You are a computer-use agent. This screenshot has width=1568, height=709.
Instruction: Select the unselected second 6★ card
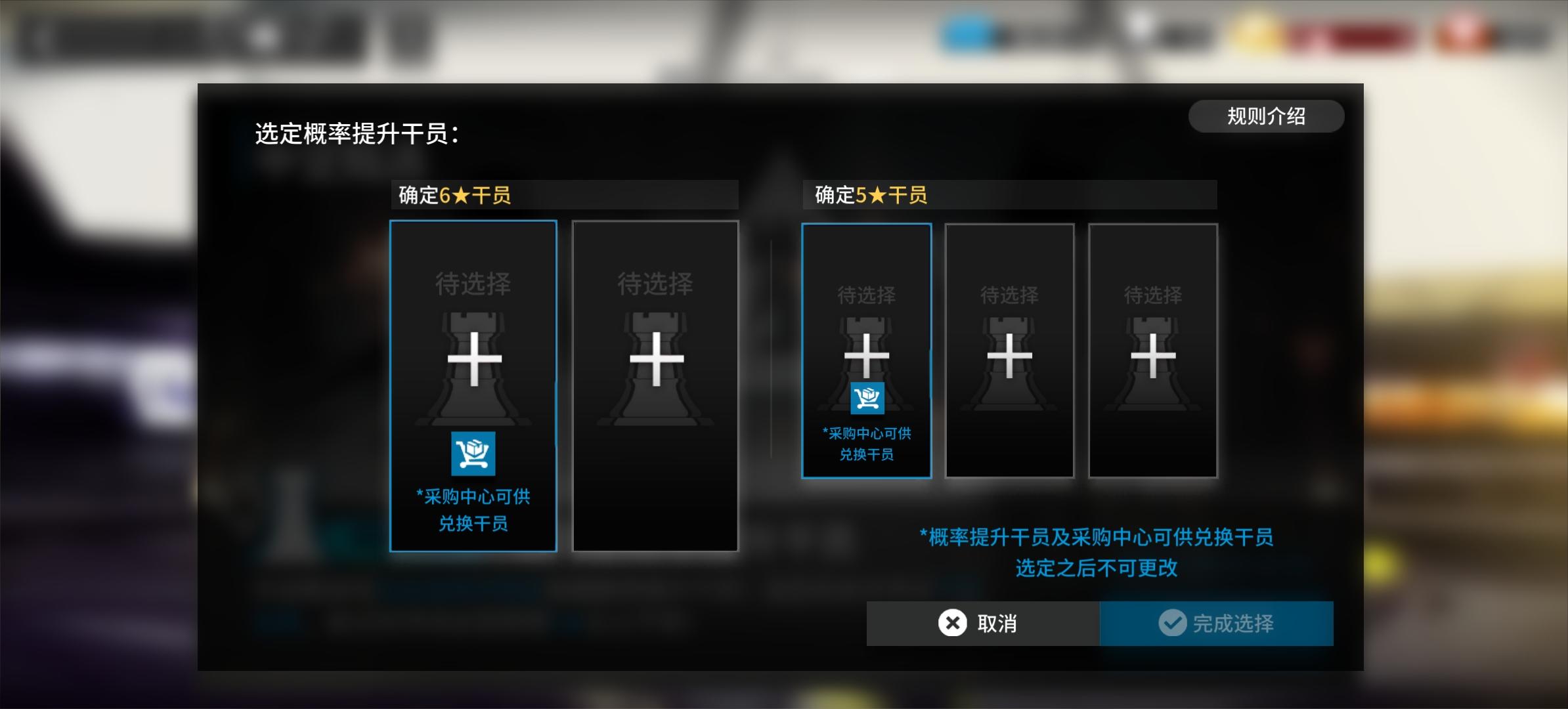coord(656,384)
